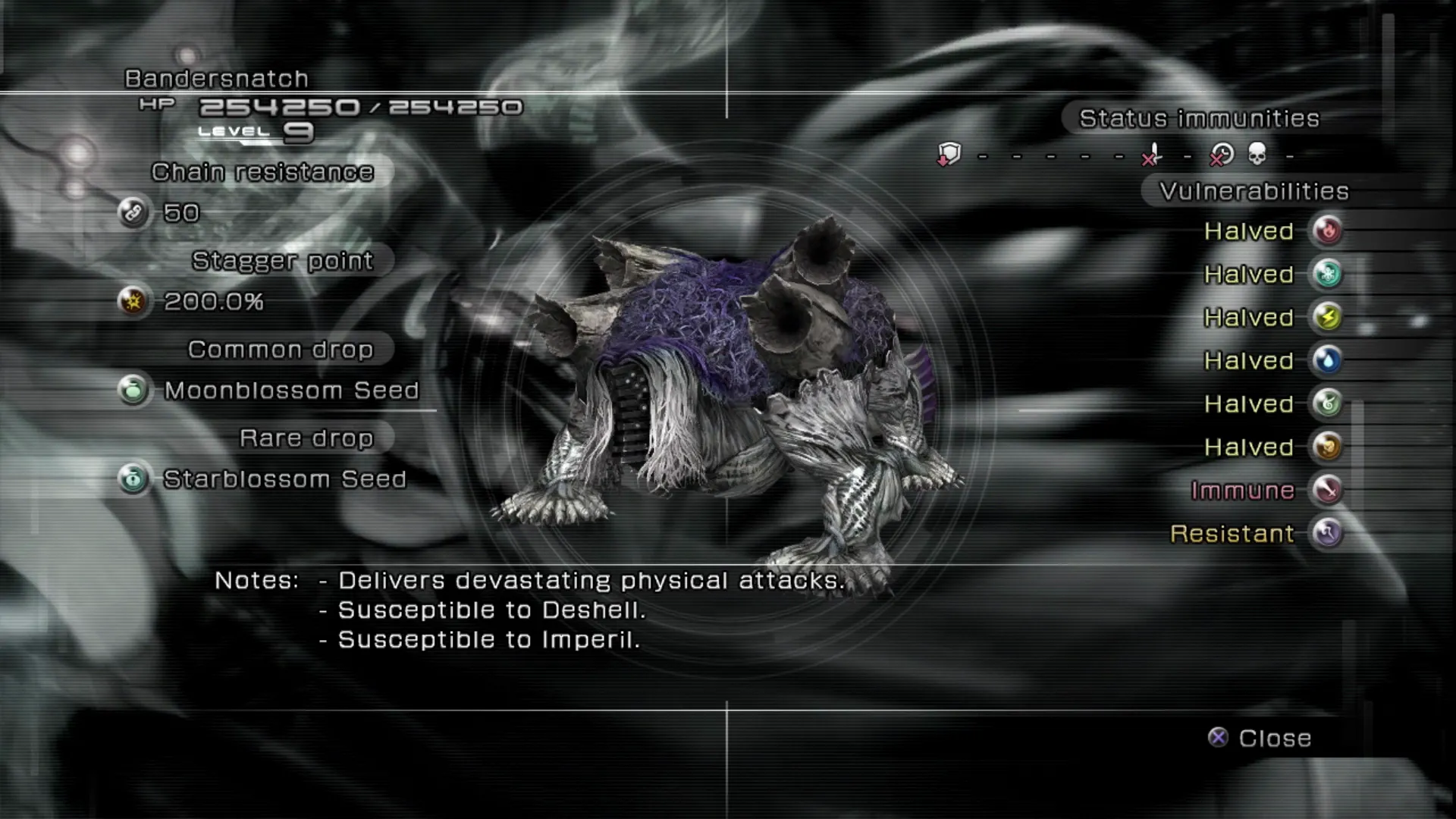Select the Moonblossom Seed common drop

[x=291, y=391]
